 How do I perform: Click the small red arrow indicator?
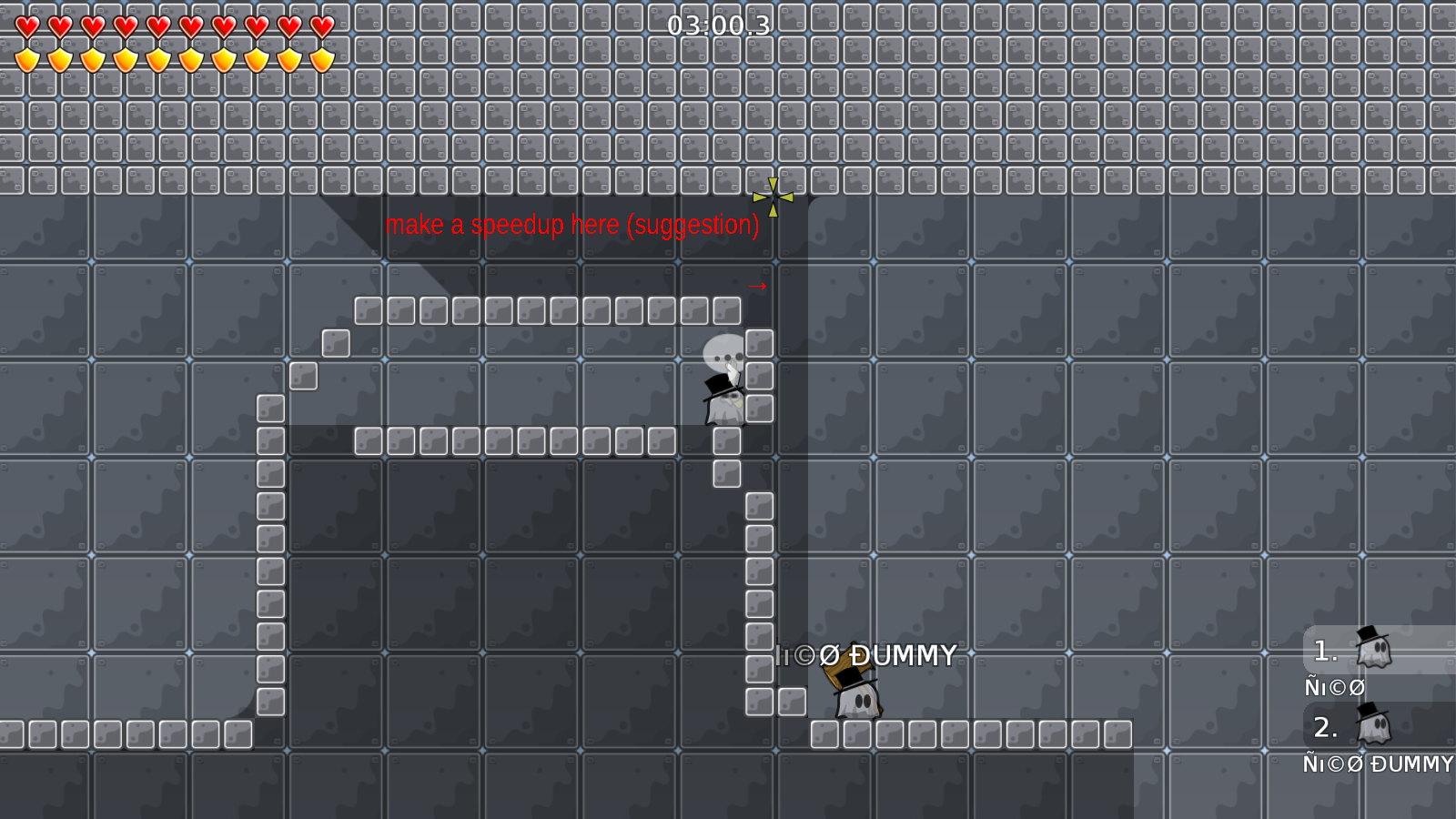pyautogui.click(x=758, y=285)
